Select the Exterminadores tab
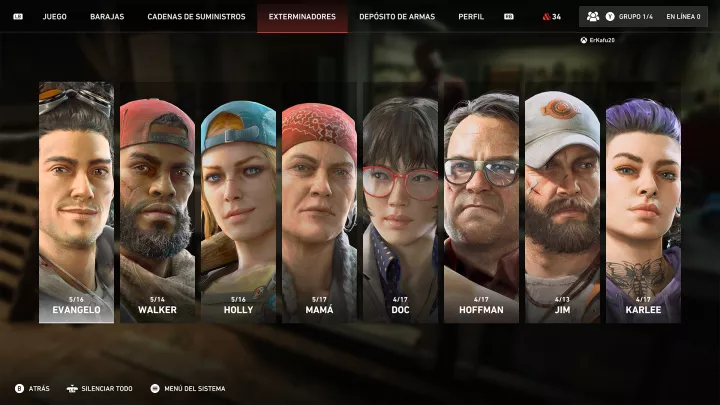720x405 pixels. [302, 17]
